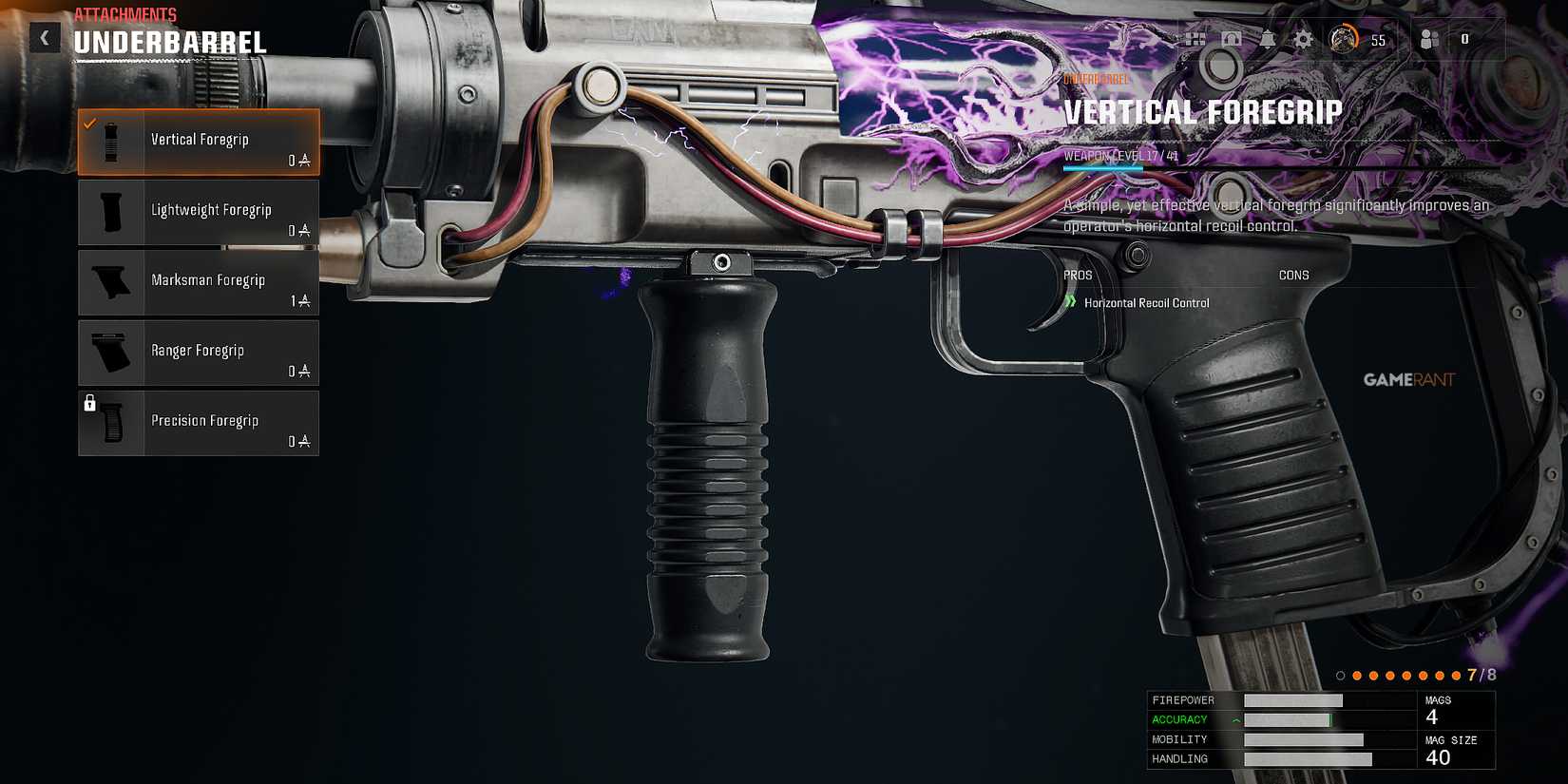
Task: Click the locked Precision Foregrip
Action: coord(200,422)
